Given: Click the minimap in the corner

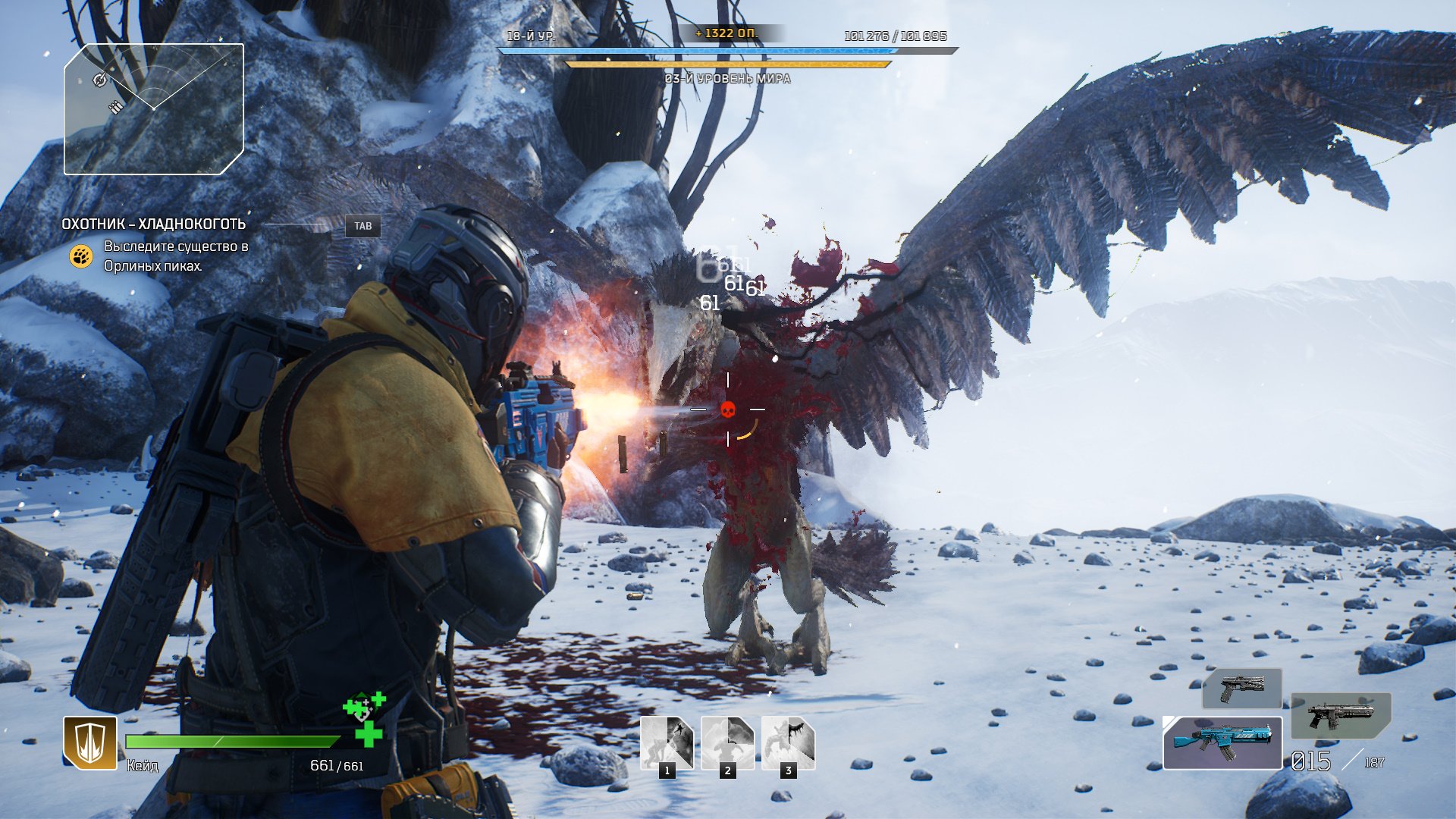Looking at the screenshot, I should 154,109.
